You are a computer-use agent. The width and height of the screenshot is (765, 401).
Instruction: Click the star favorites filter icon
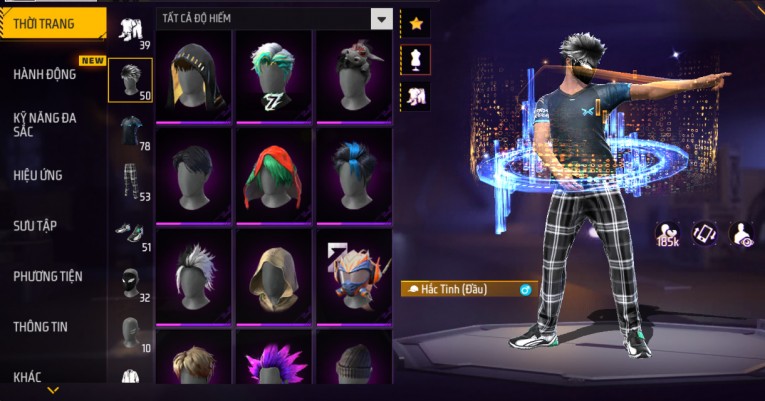click(x=415, y=22)
